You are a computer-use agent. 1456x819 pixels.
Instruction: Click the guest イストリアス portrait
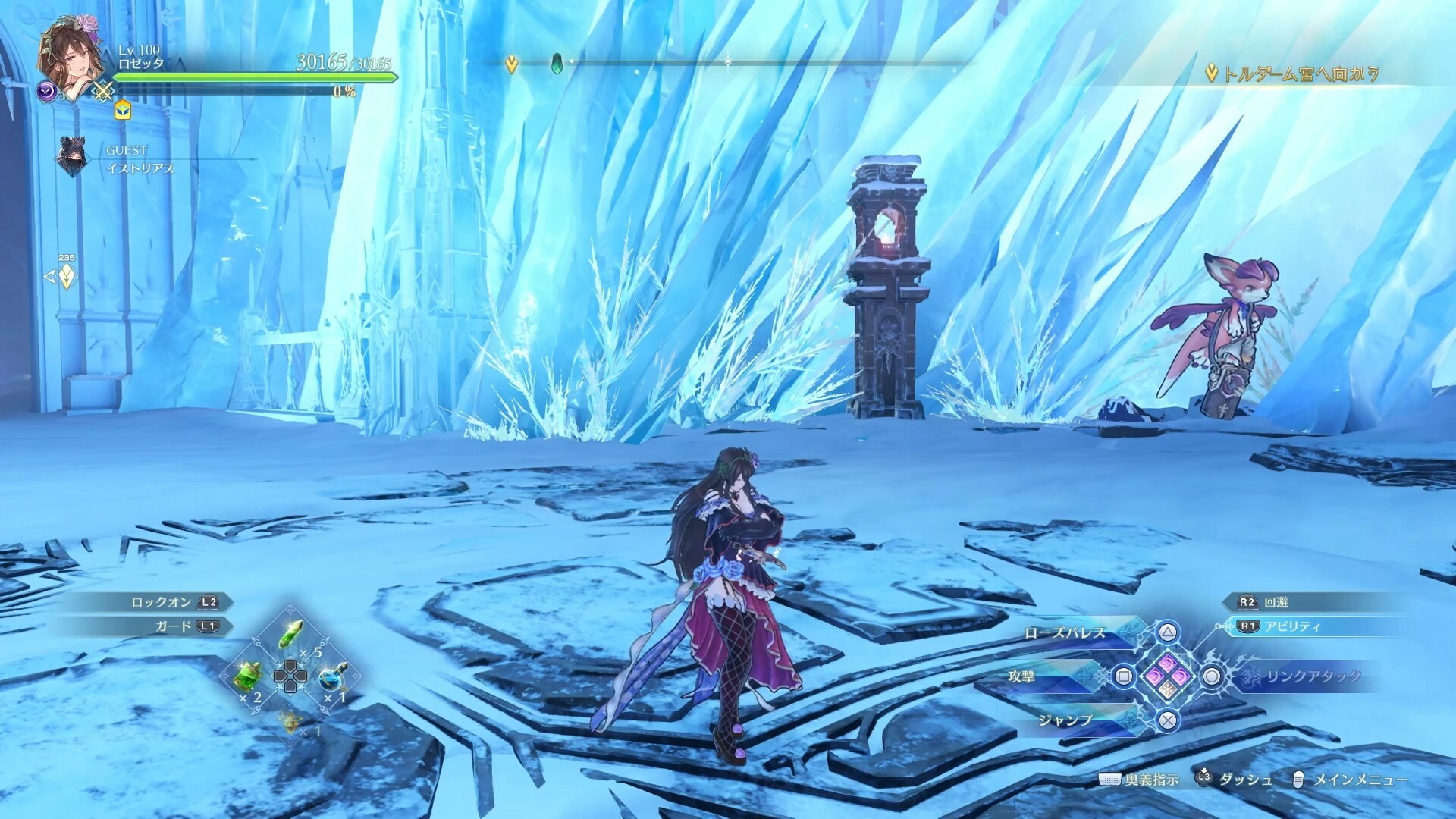72,157
